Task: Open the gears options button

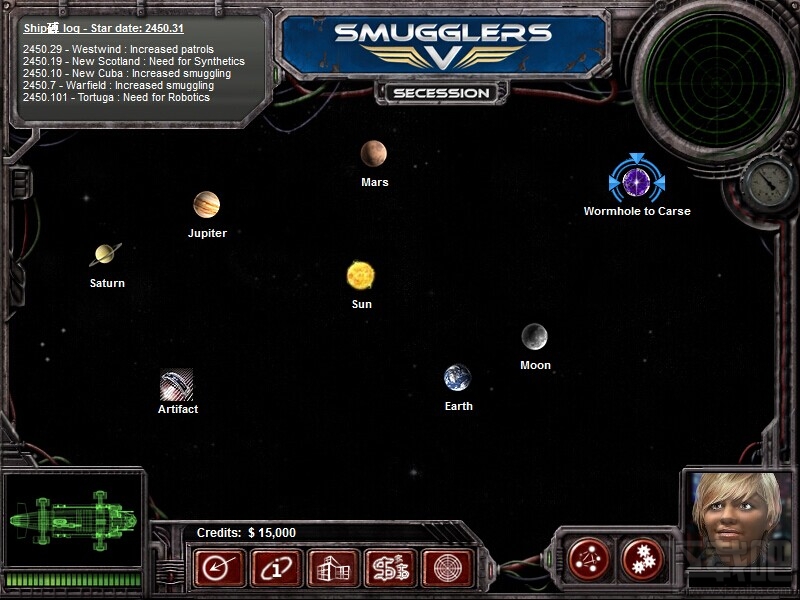Action: coord(642,560)
